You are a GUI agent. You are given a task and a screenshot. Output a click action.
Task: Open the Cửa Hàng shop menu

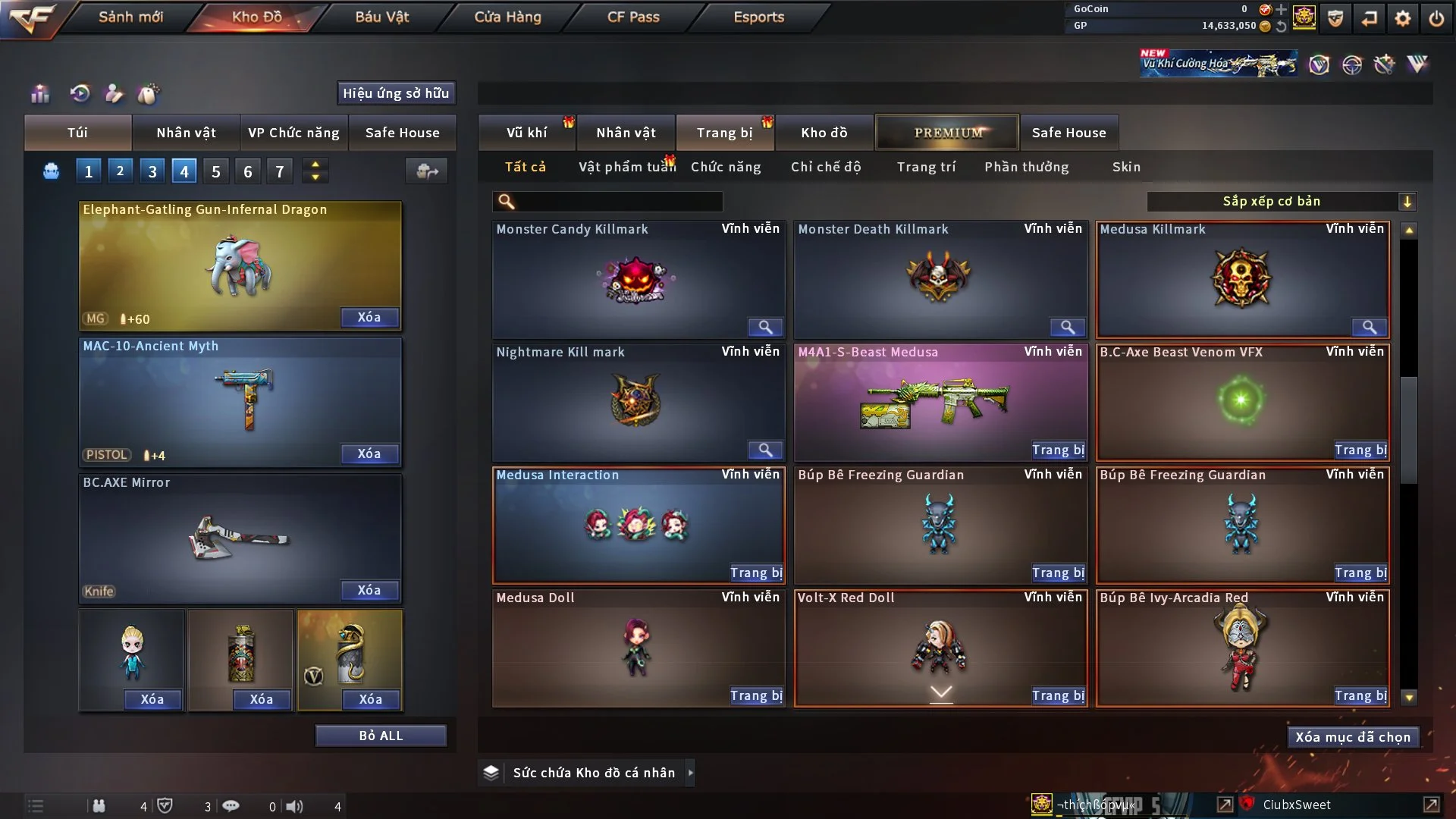507,17
